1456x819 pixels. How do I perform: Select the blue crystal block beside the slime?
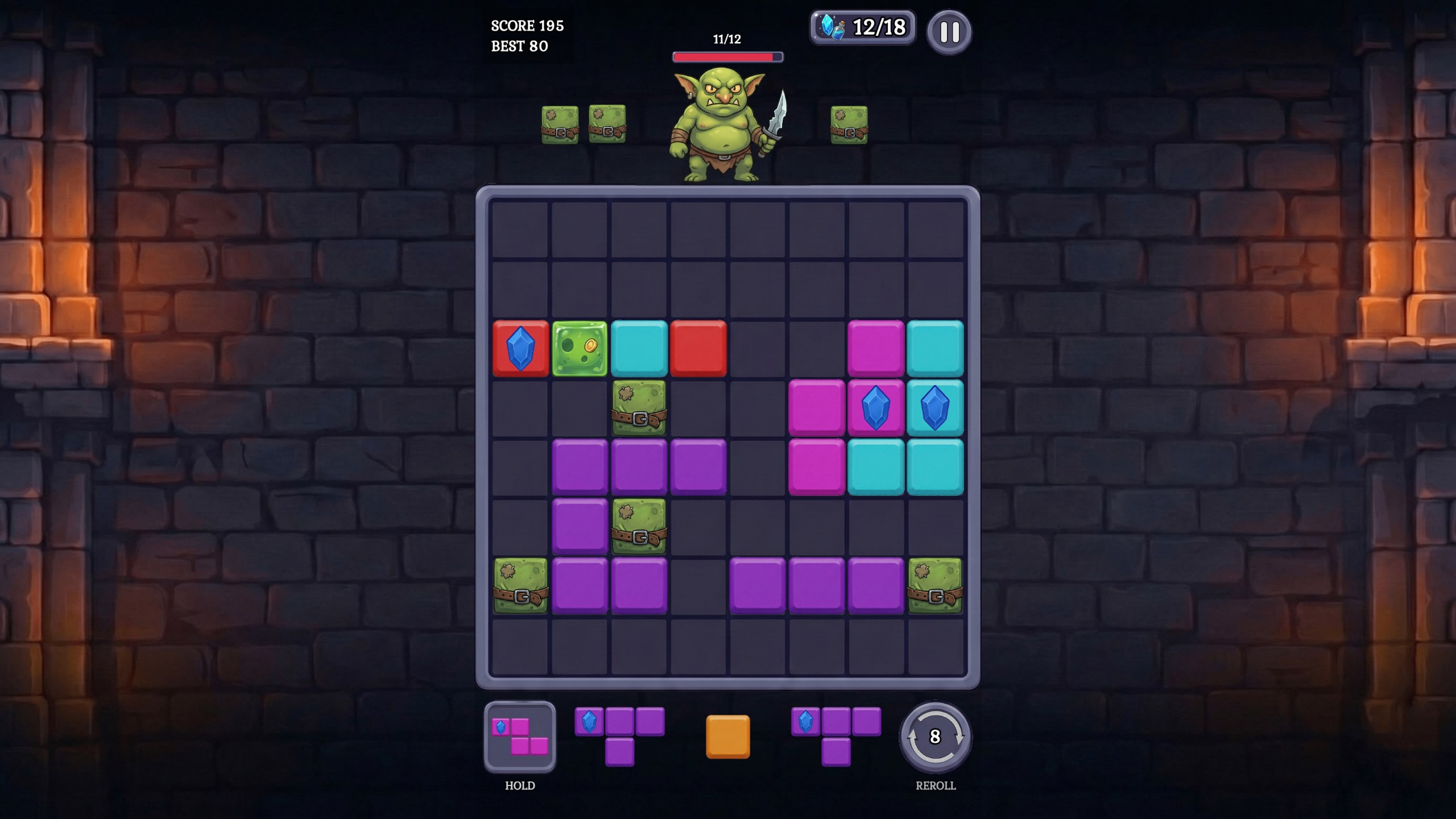point(522,349)
